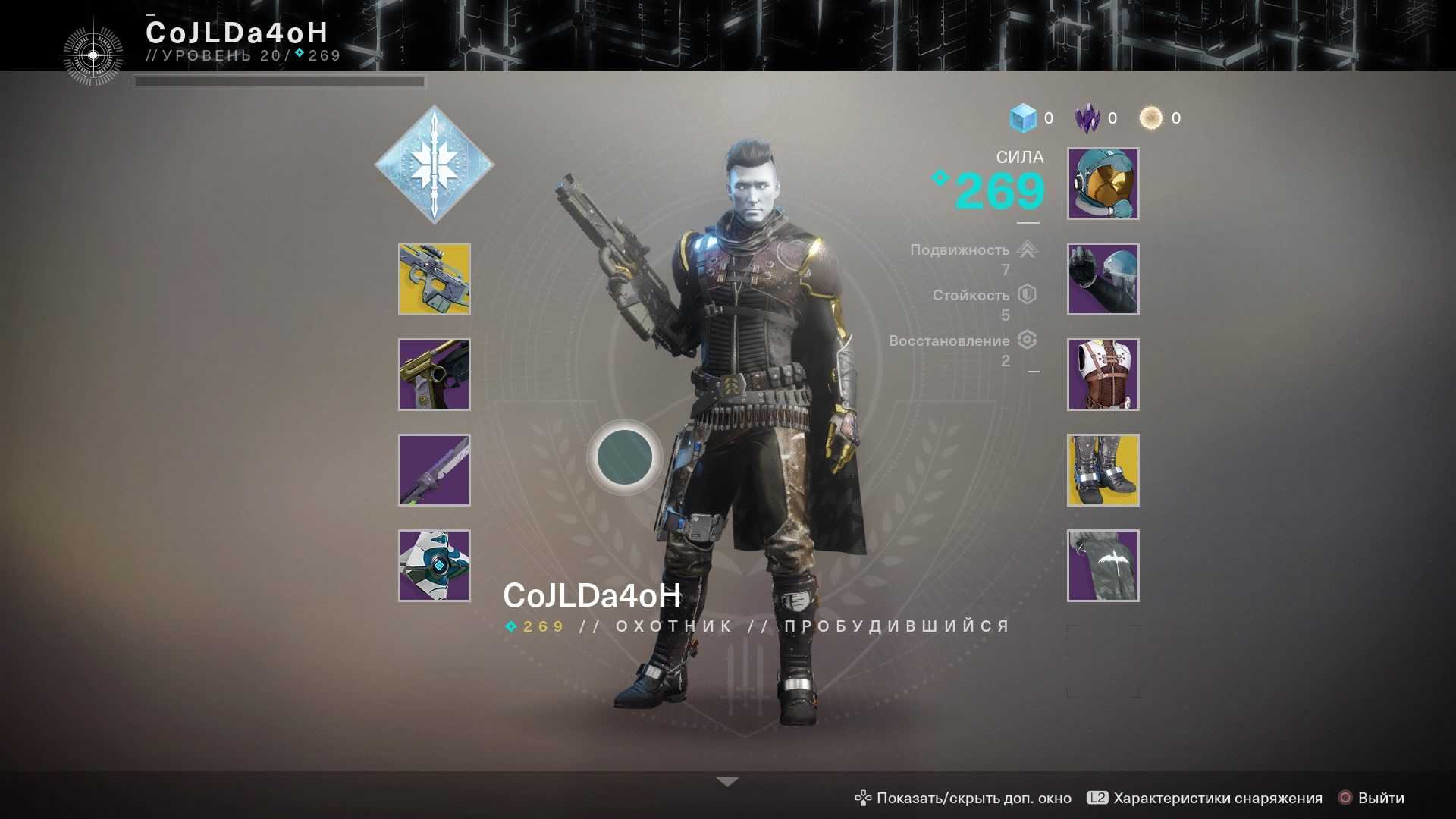Image resolution: width=1456 pixels, height=819 pixels.
Task: Inspect the Hunter cloak class item
Action: pos(1103,566)
